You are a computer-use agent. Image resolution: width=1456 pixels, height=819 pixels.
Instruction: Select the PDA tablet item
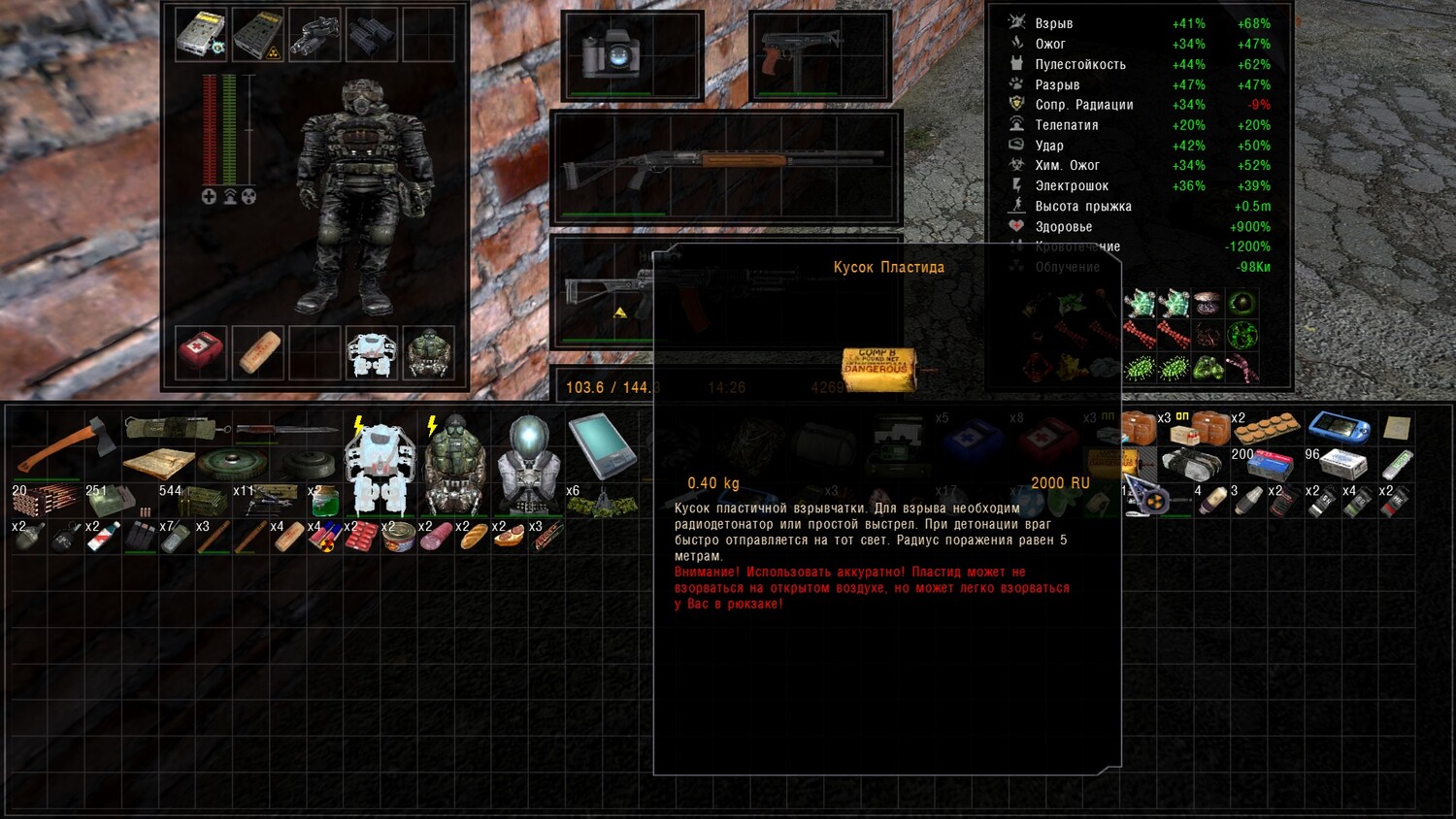[x=602, y=446]
